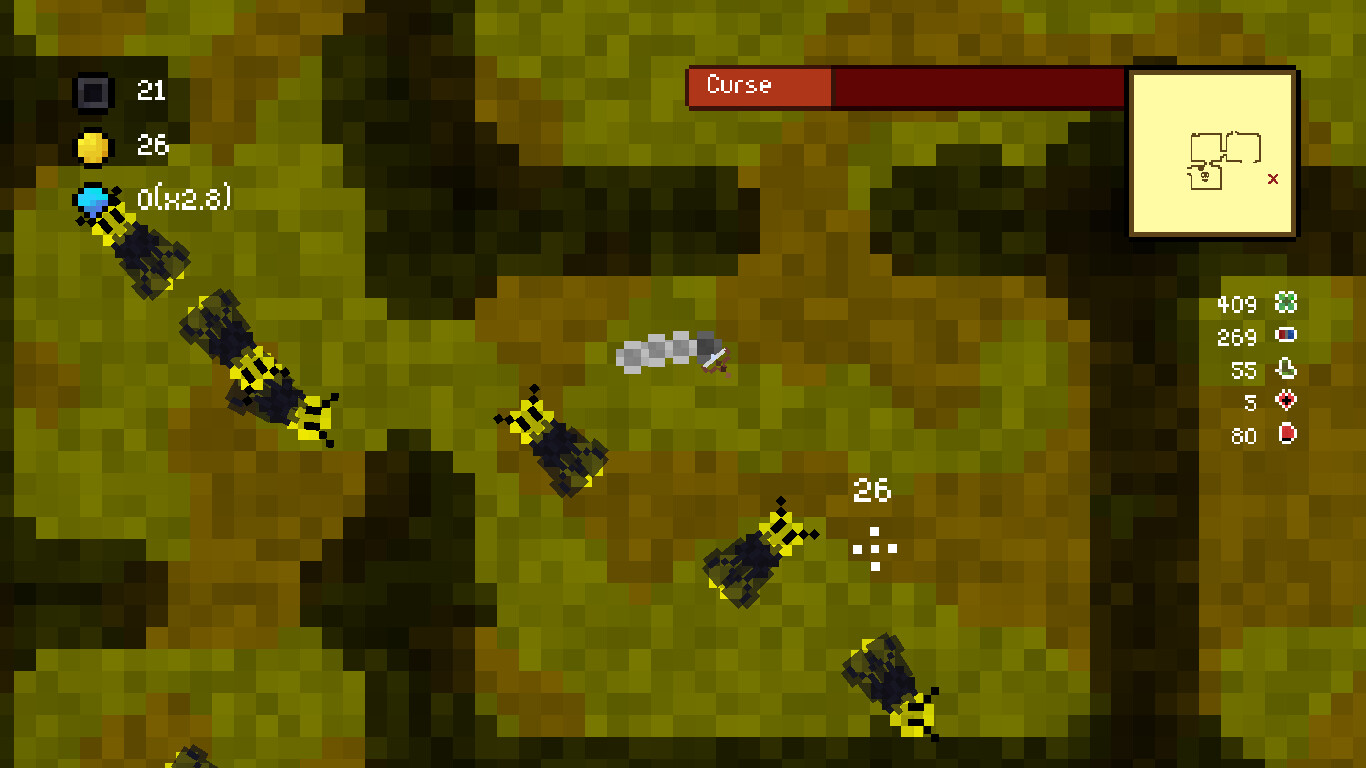The image size is (1366, 768).
Task: Select the red flask icon next to 80
Action: coord(1285,435)
